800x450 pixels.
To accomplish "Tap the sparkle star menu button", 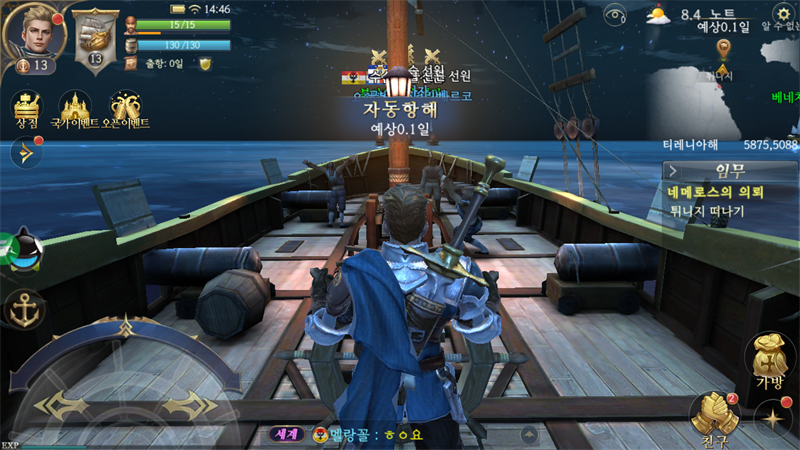I will coord(773,418).
